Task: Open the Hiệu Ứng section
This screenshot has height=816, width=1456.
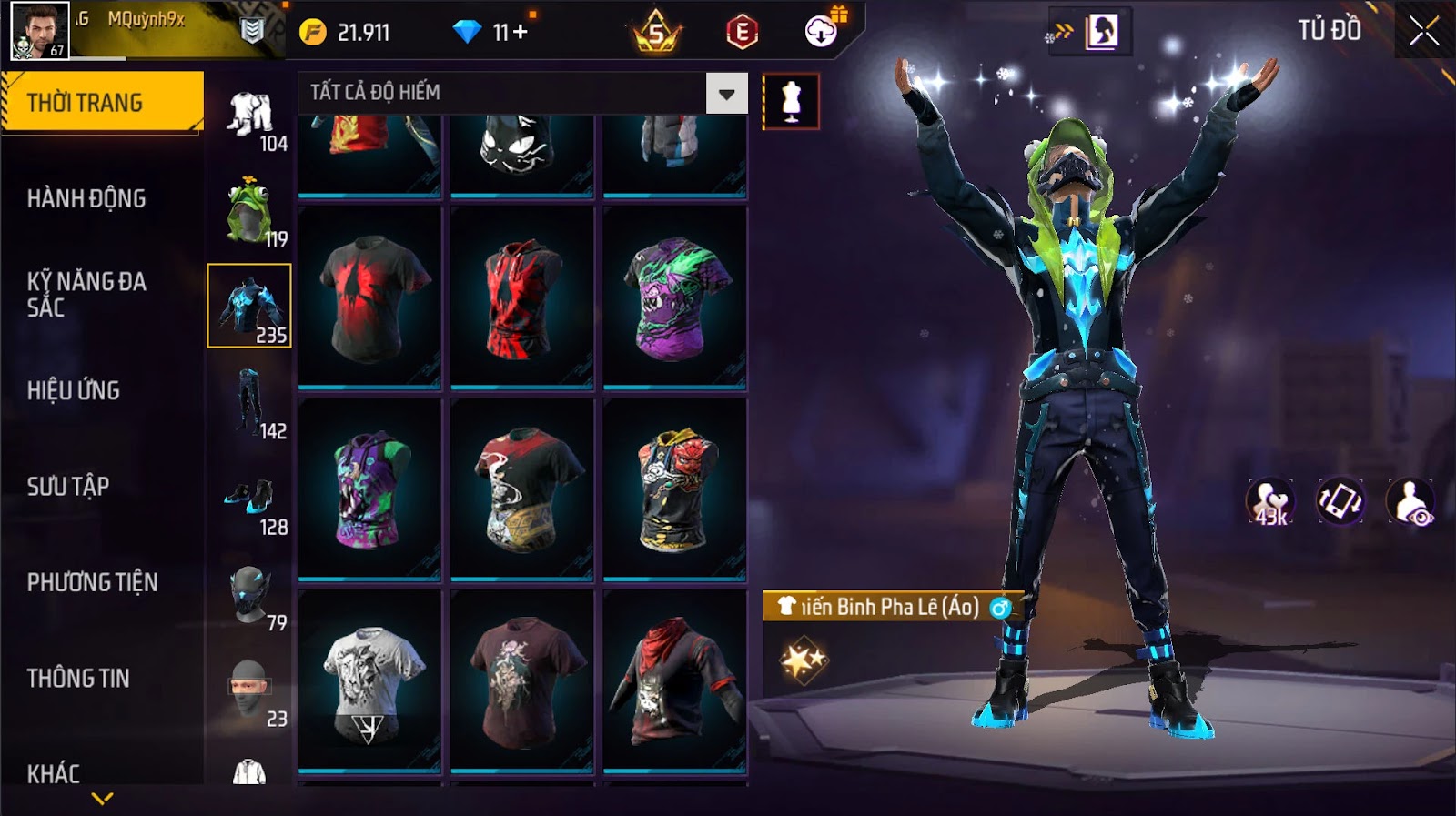Action: pos(74,390)
